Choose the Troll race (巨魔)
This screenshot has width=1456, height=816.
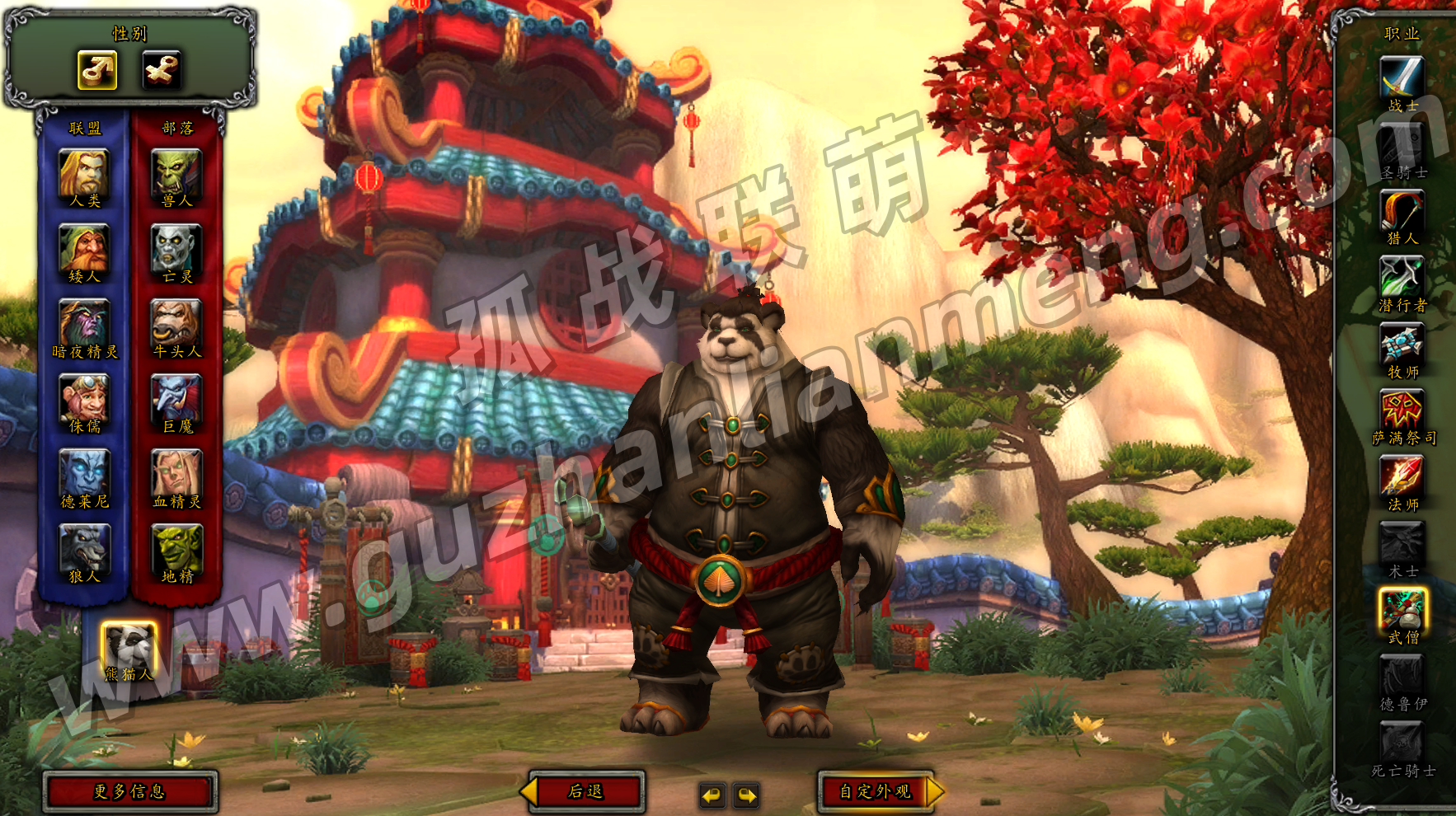tap(176, 398)
